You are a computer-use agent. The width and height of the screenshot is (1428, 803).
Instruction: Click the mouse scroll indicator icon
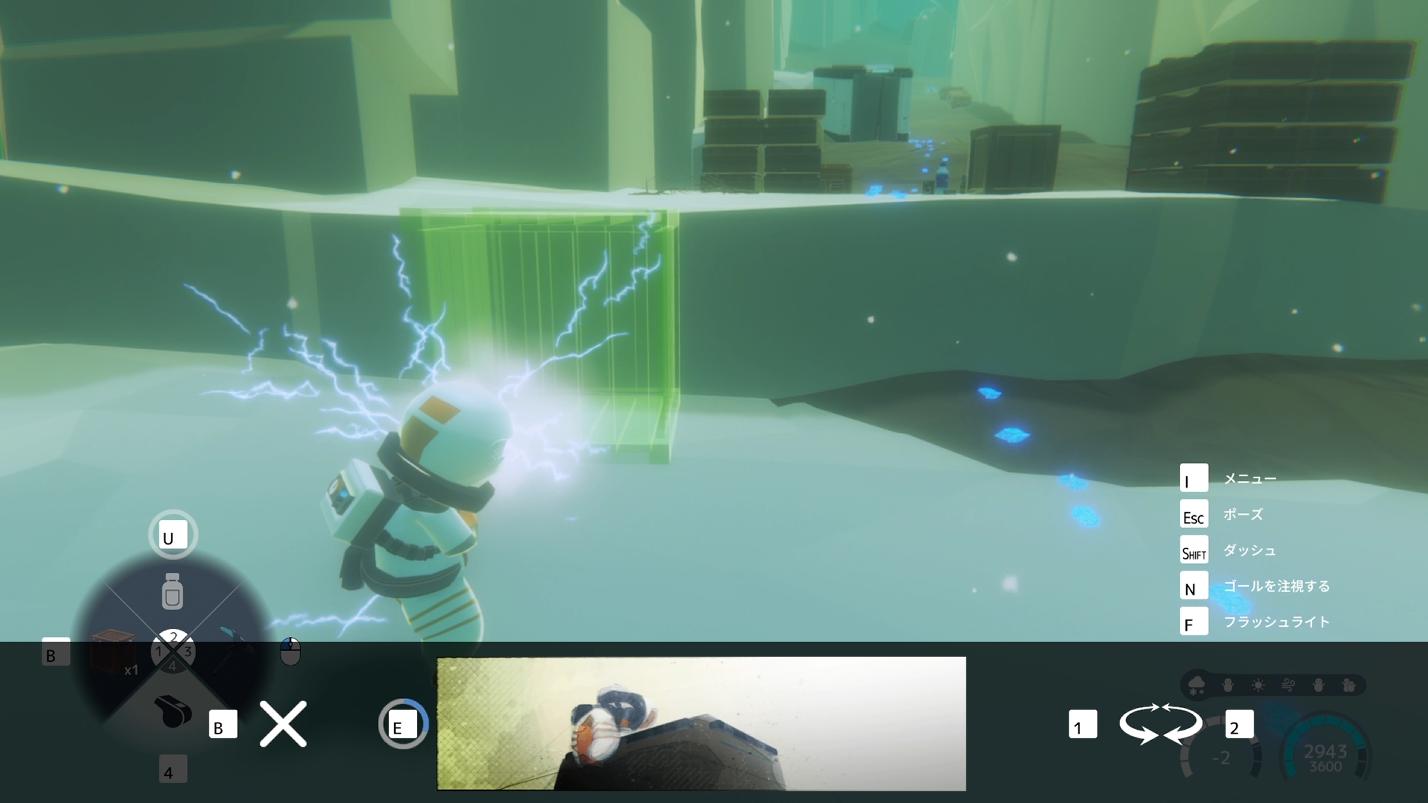pyautogui.click(x=289, y=650)
